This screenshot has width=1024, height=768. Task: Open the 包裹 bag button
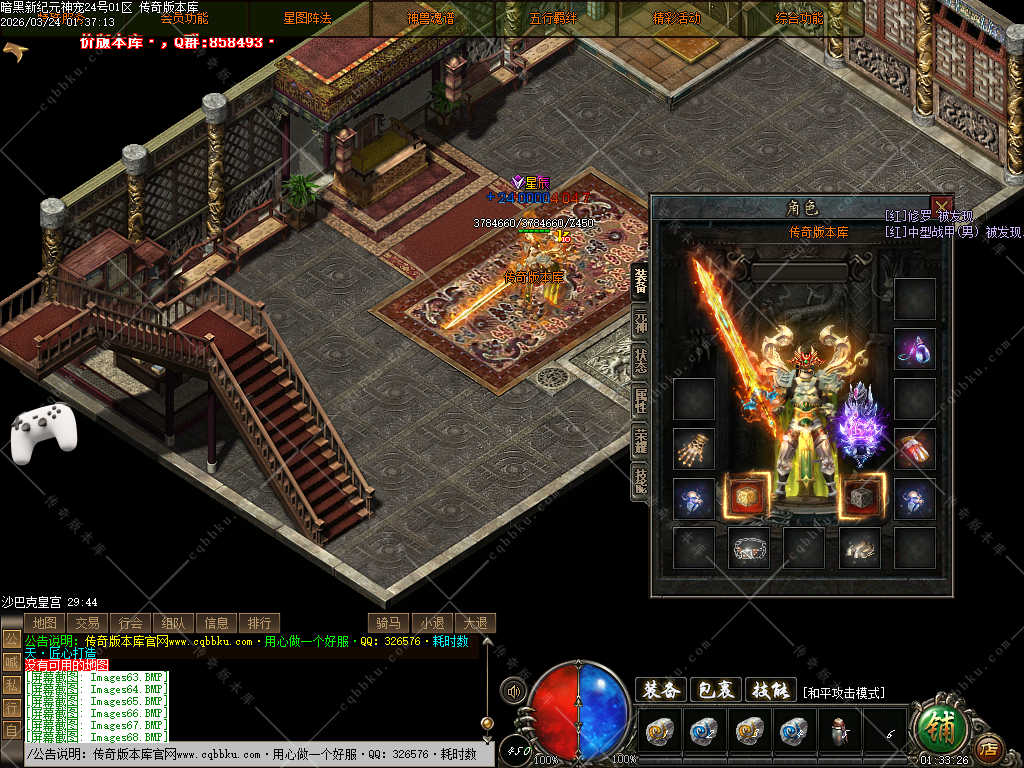(x=716, y=690)
